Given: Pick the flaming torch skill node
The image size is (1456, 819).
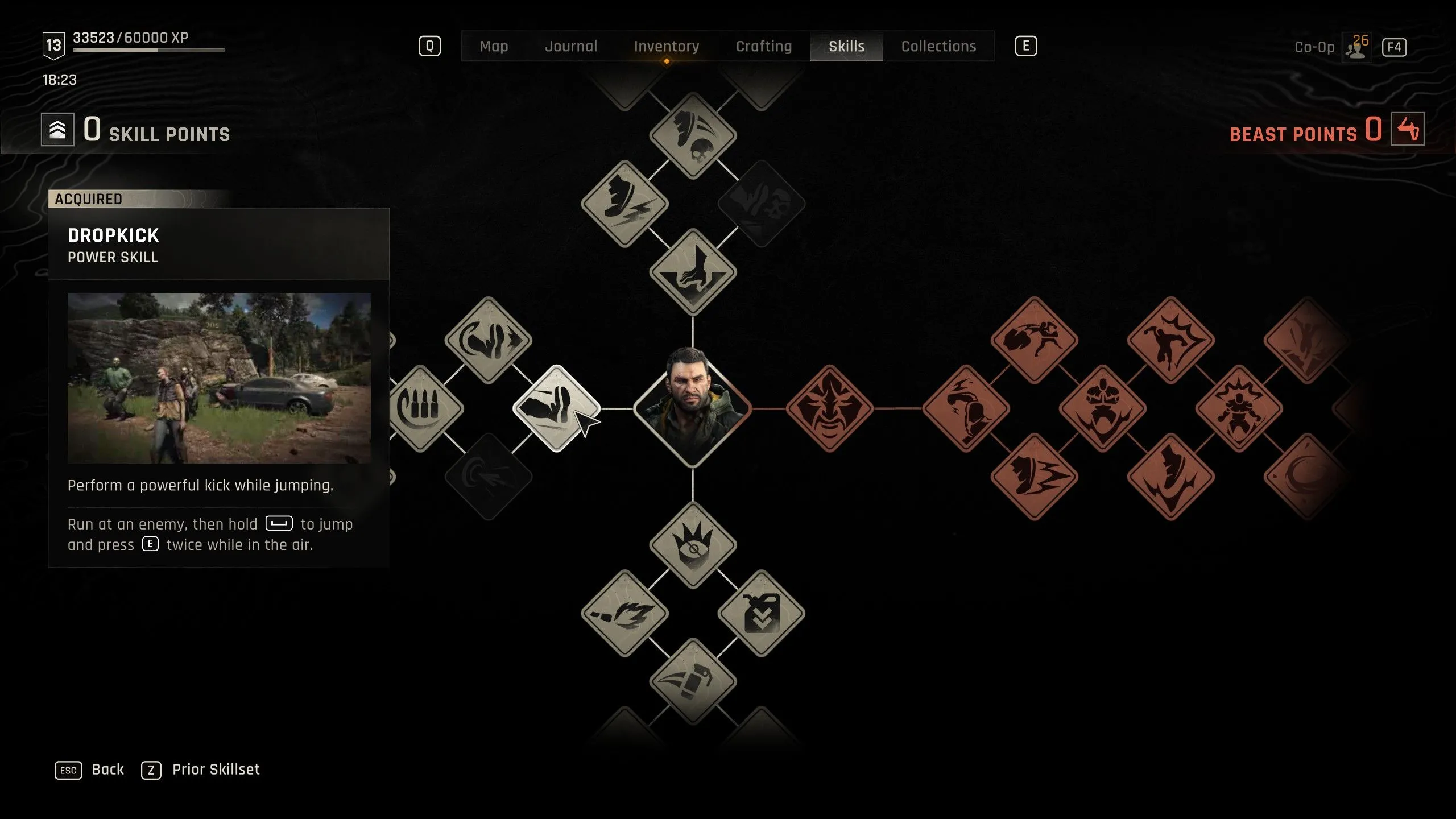Looking at the screenshot, I should [x=624, y=613].
